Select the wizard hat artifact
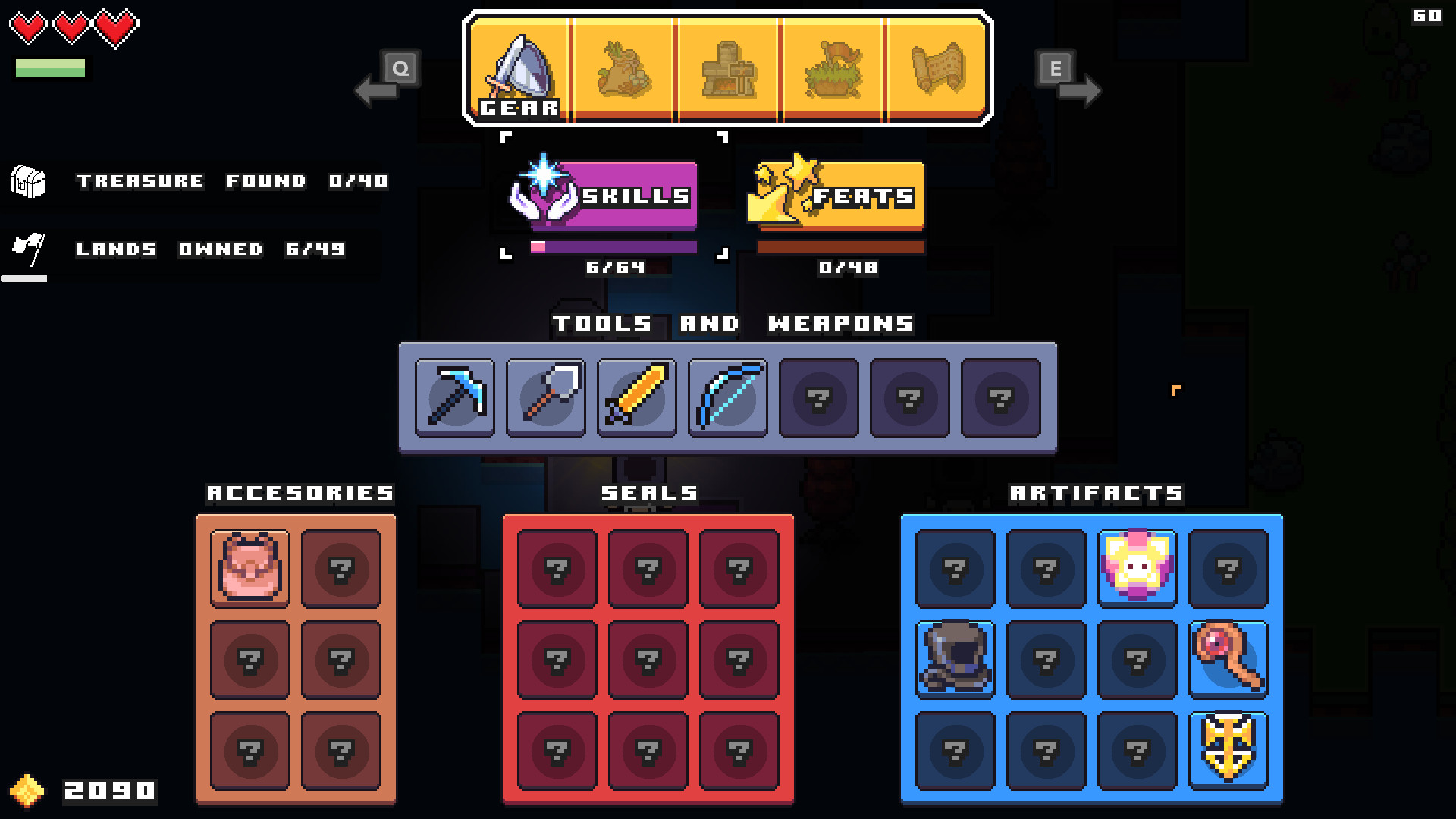The width and height of the screenshot is (1456, 819). click(955, 658)
